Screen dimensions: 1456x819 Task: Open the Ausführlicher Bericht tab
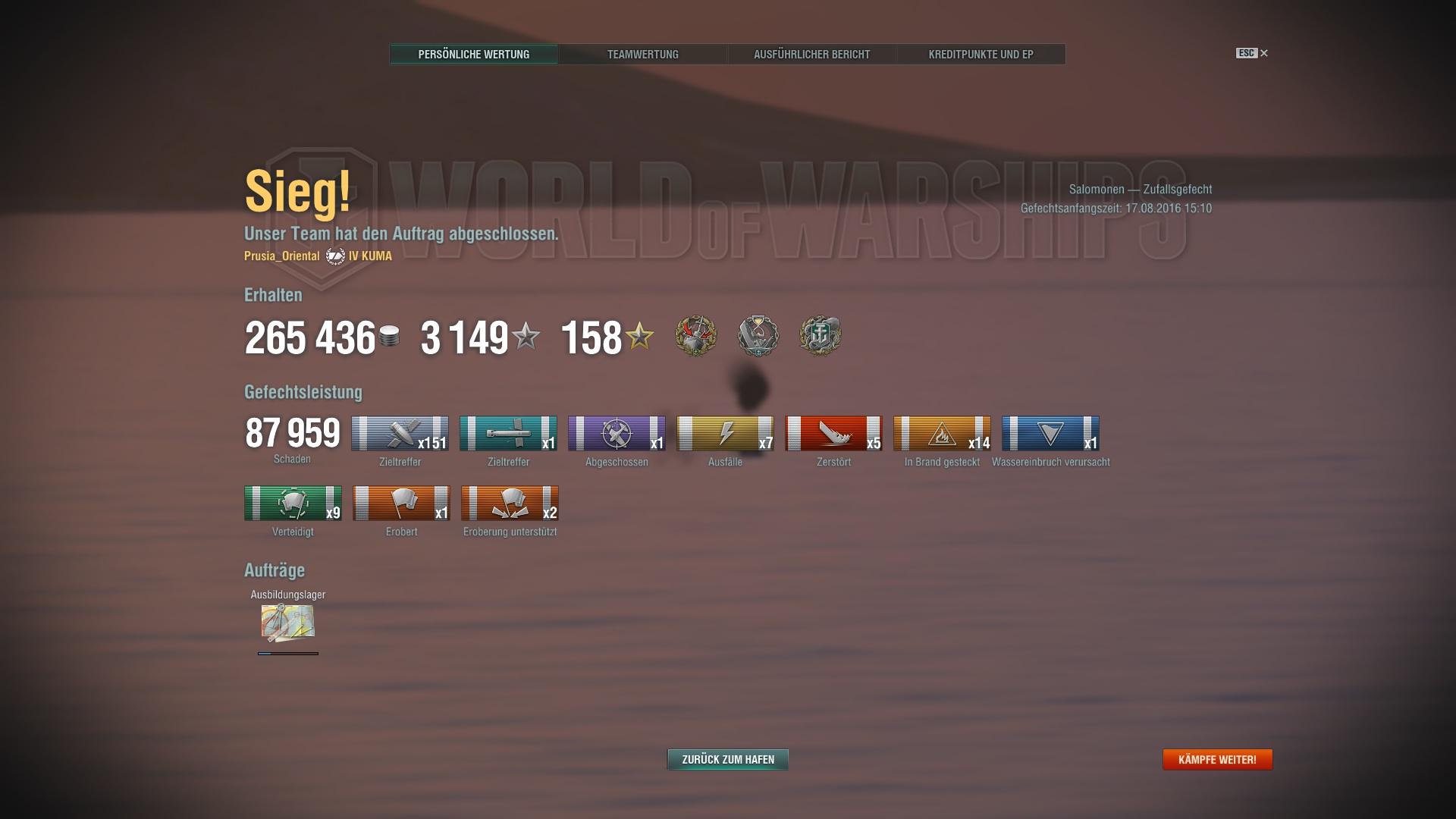pyautogui.click(x=811, y=54)
